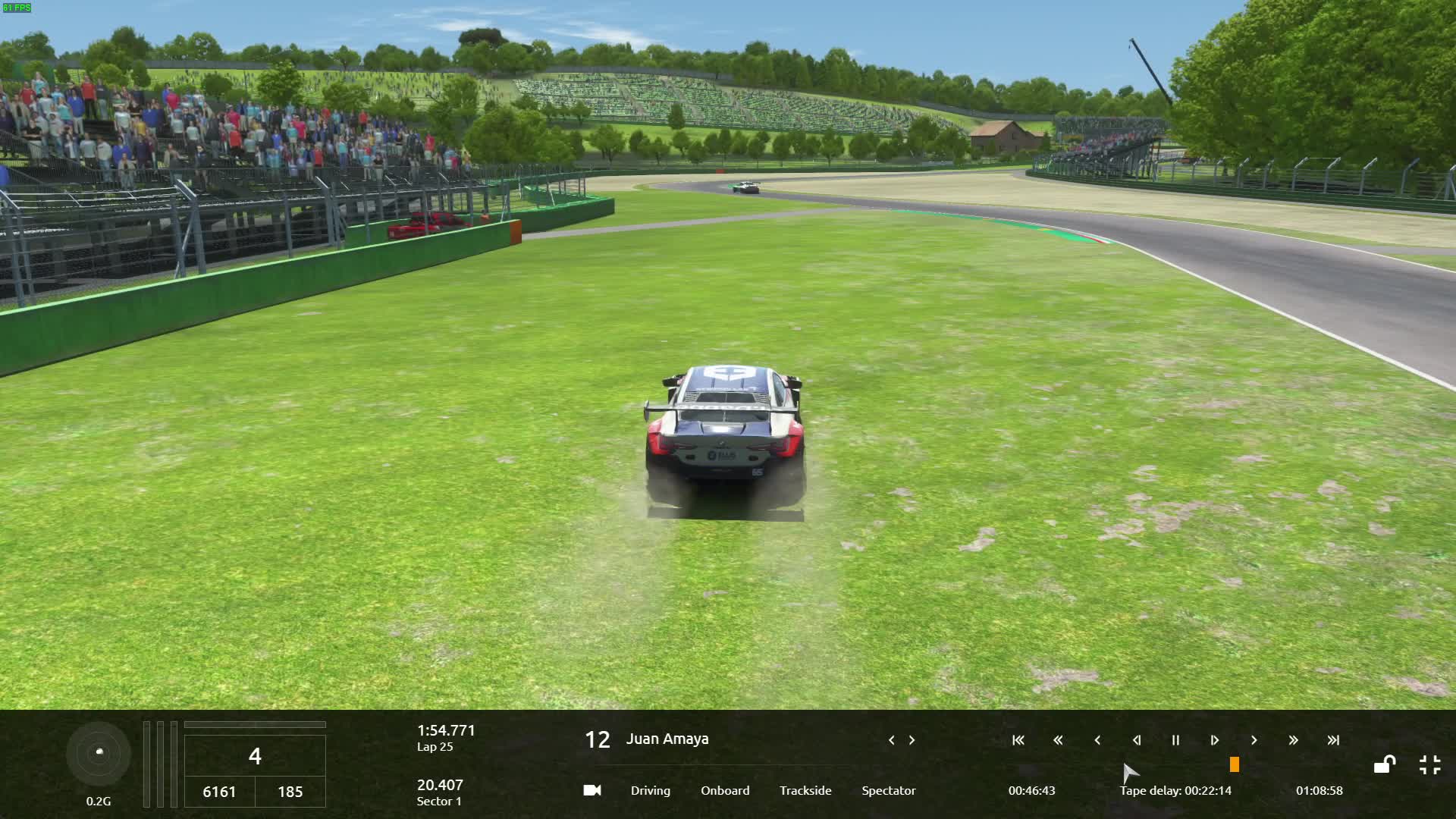Step one frame forward in the replay

point(1214,740)
